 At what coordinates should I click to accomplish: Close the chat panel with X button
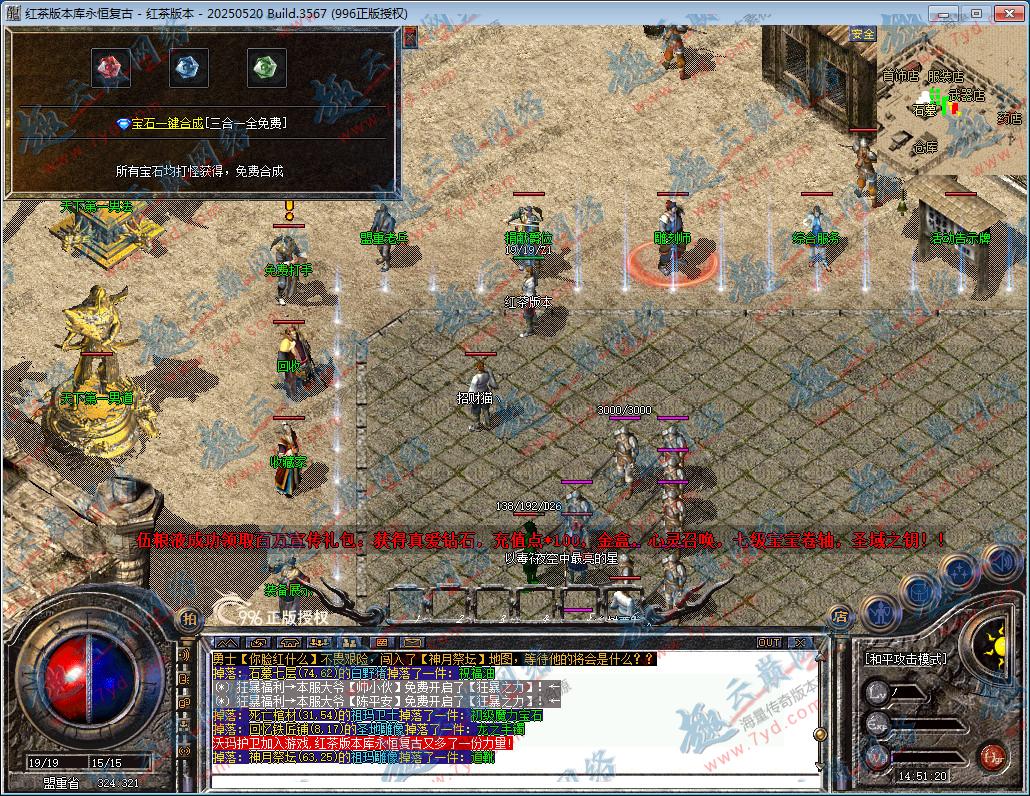click(799, 642)
